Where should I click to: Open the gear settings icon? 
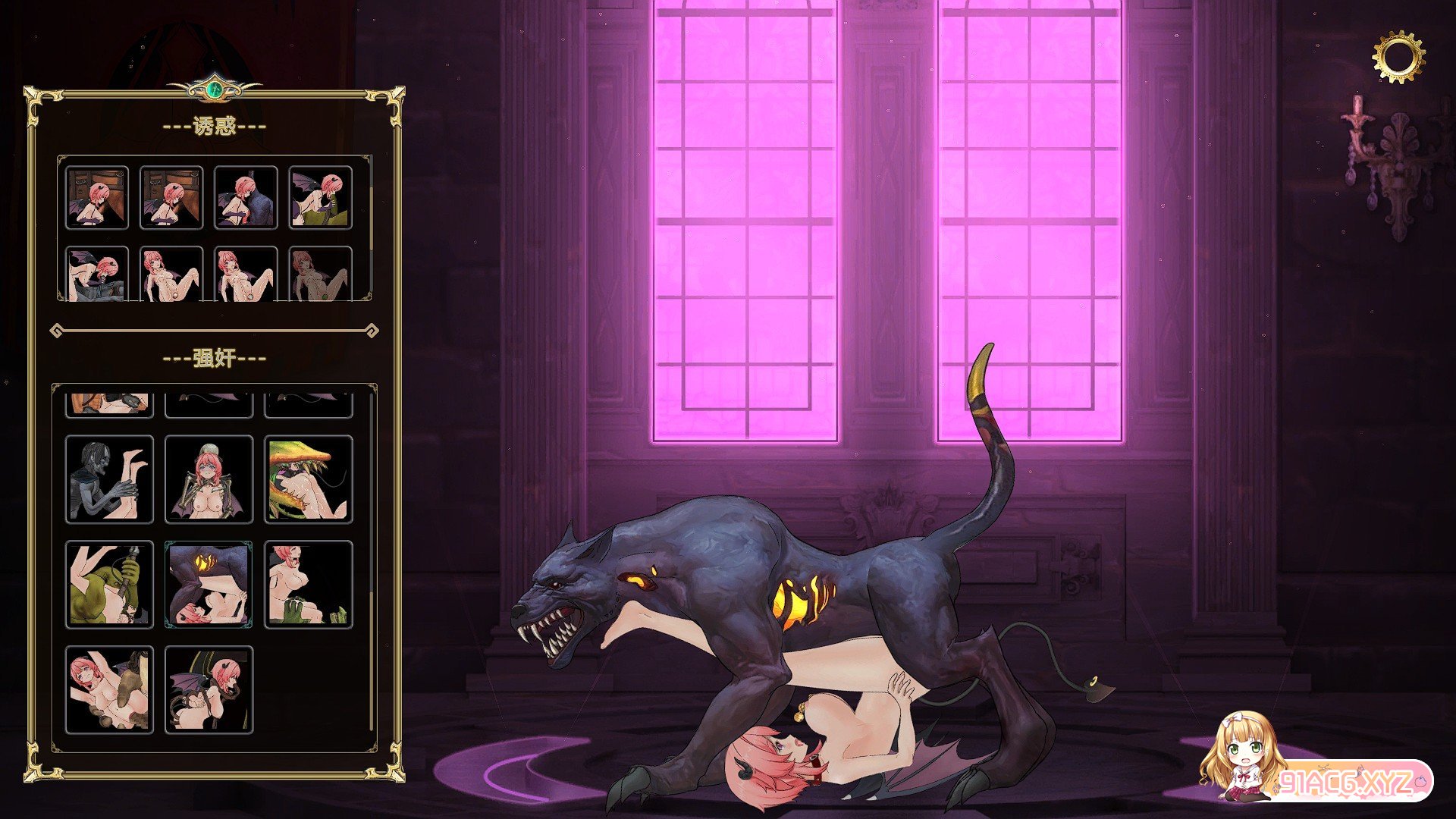1398,57
